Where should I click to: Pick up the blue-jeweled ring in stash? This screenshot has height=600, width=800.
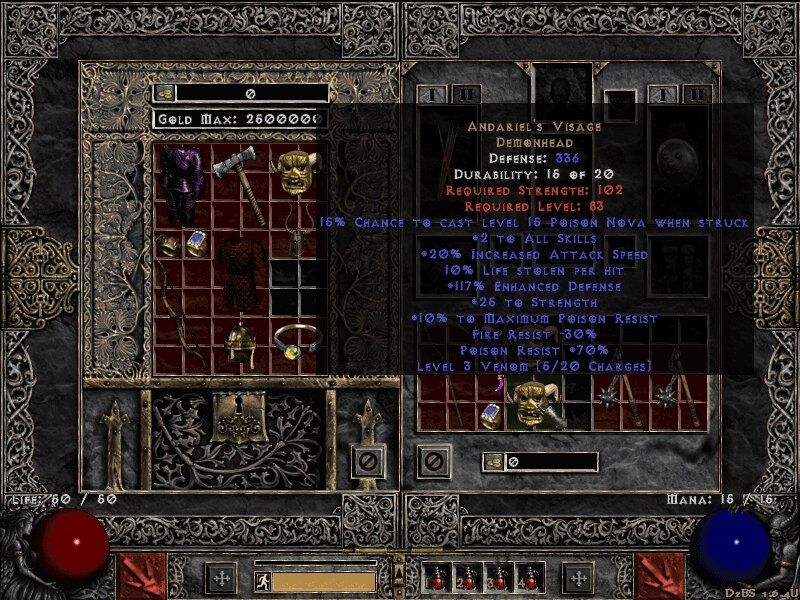tap(197, 243)
